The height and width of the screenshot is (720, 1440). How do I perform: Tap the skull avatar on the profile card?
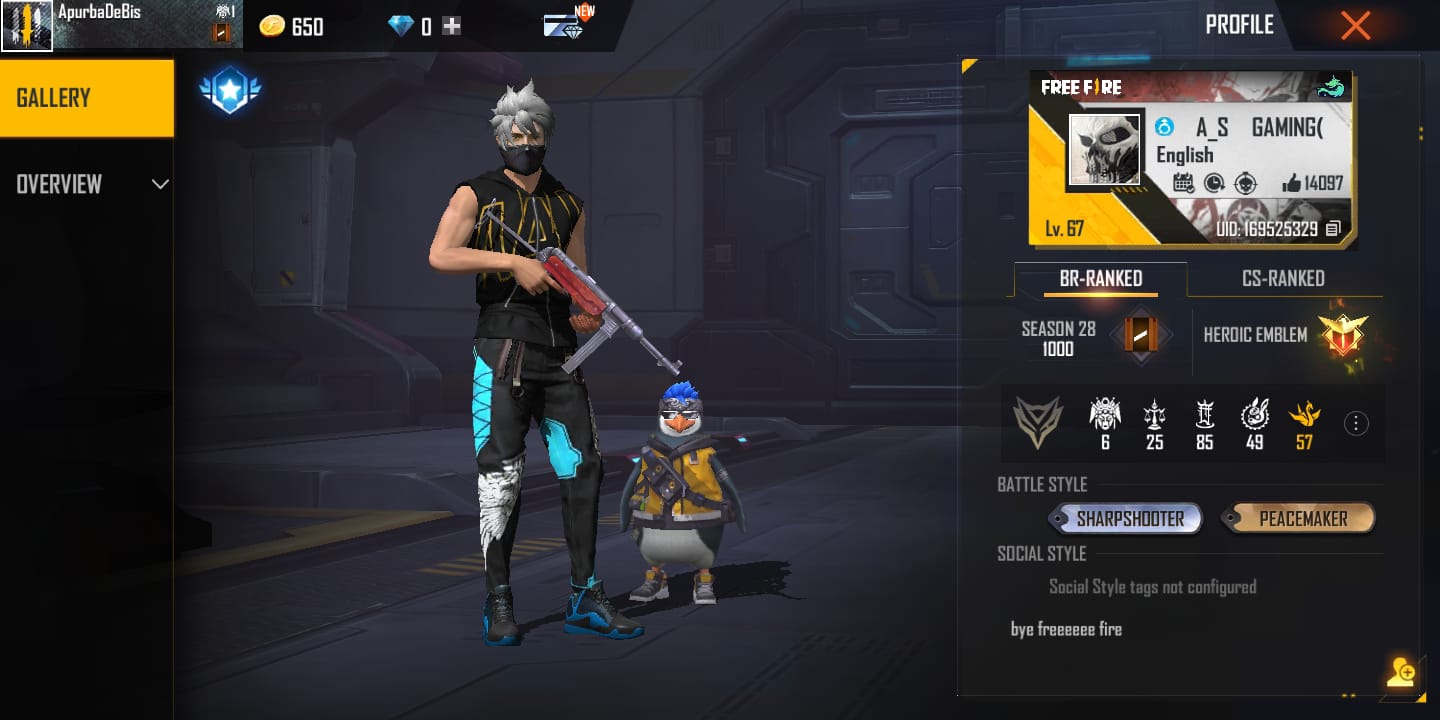(1105, 150)
